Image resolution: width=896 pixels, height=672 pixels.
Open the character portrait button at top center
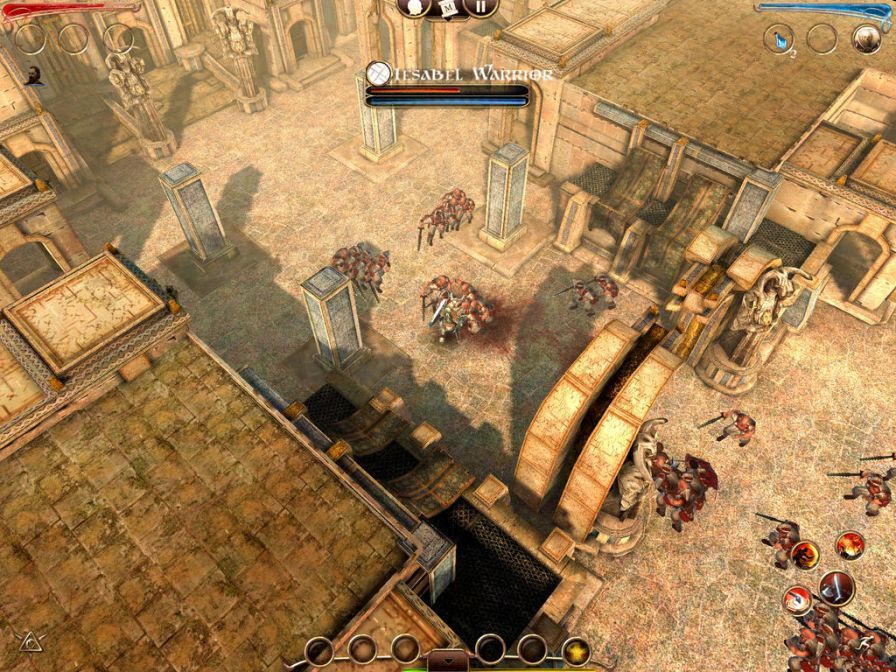pos(413,6)
